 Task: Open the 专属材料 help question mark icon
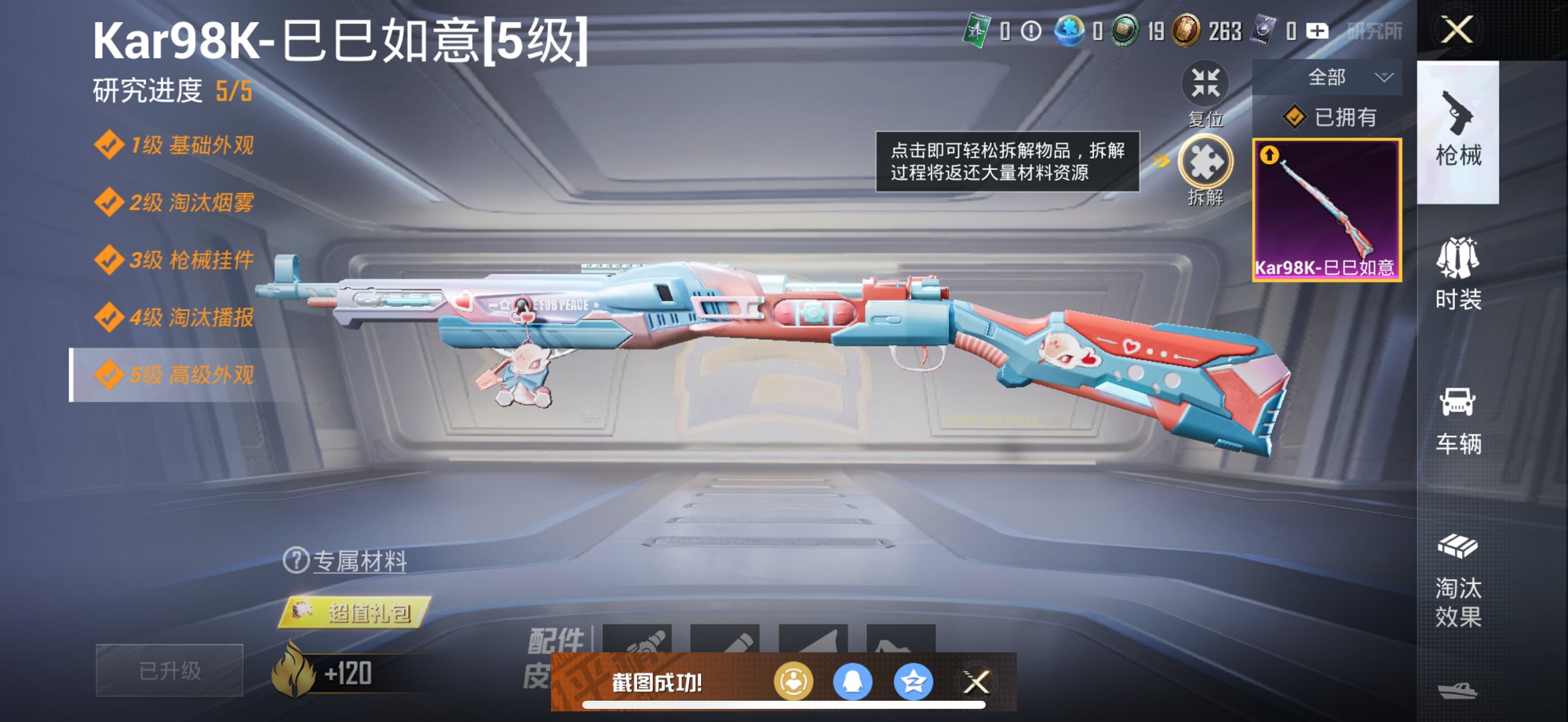coord(296,561)
